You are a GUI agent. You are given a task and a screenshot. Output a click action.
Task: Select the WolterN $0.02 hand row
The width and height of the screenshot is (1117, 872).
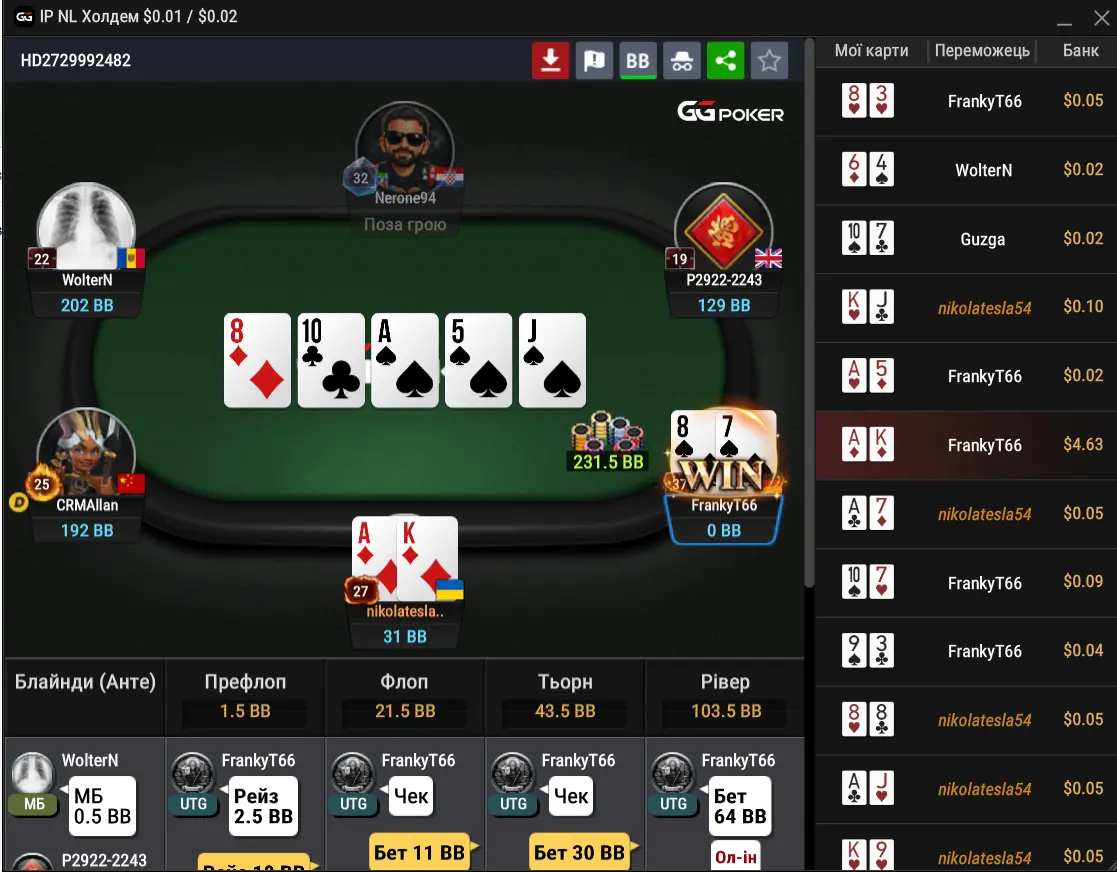tap(966, 170)
